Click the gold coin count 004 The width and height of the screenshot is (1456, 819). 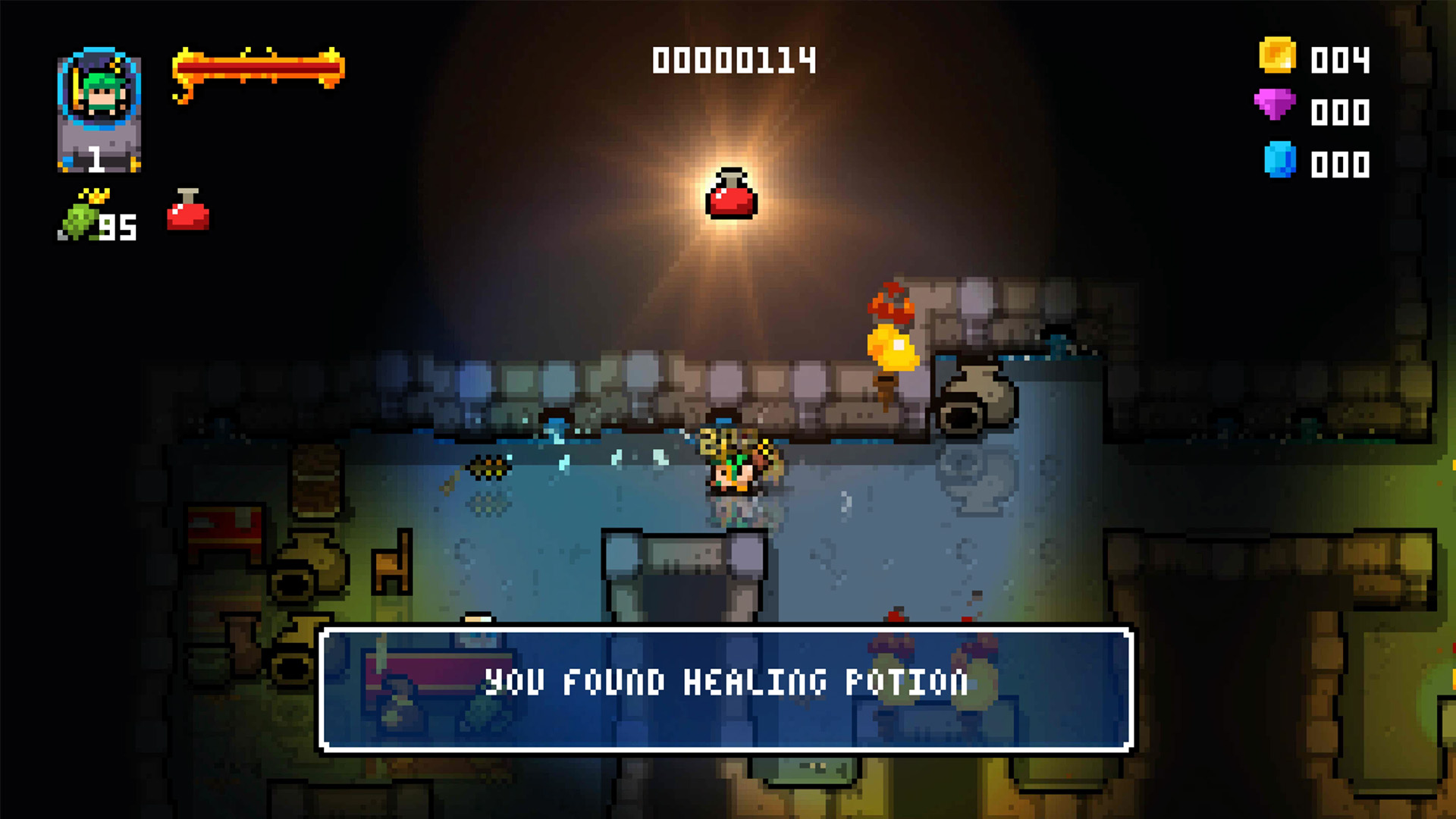(1339, 58)
